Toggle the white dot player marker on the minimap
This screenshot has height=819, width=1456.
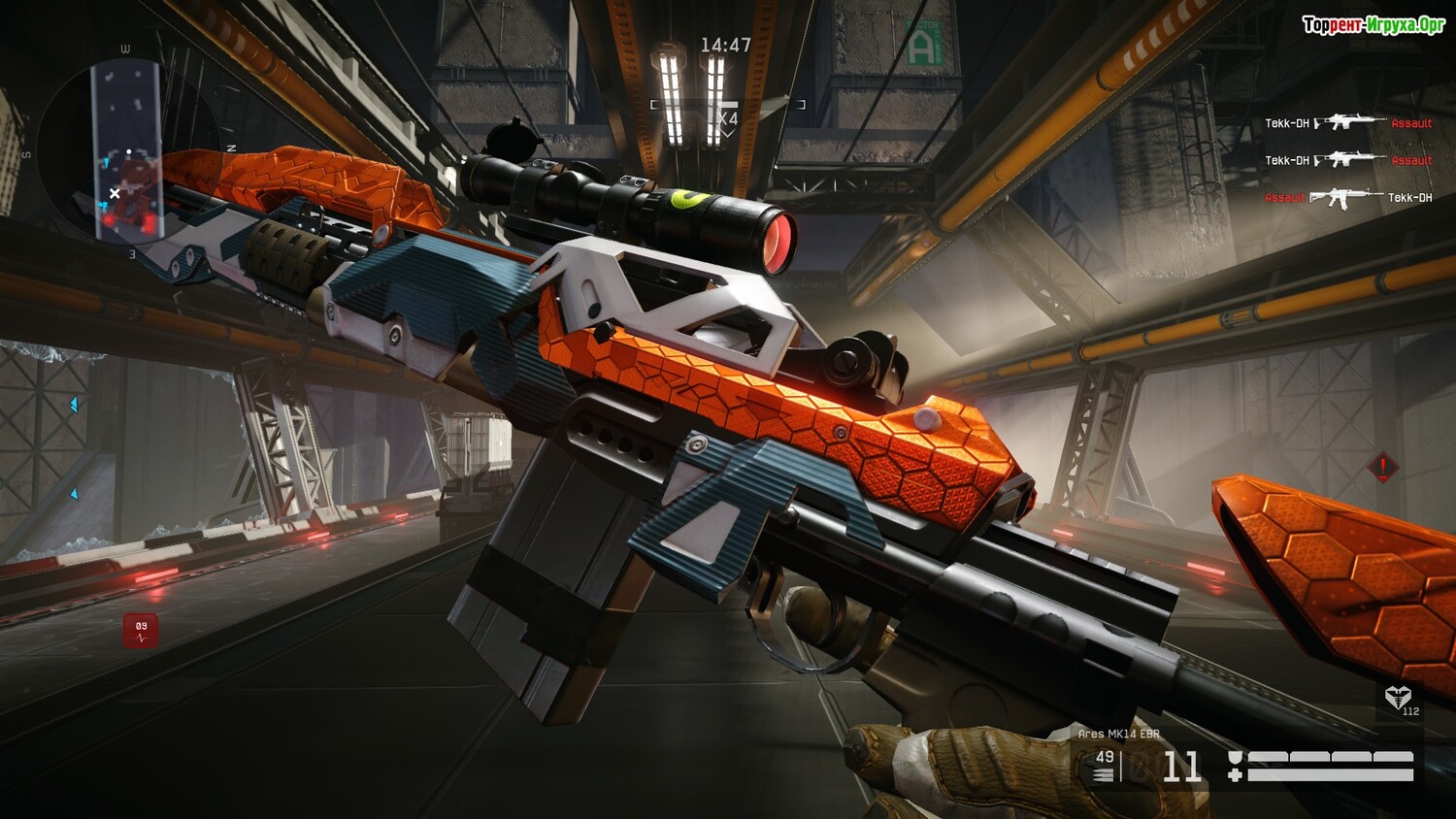(129, 151)
